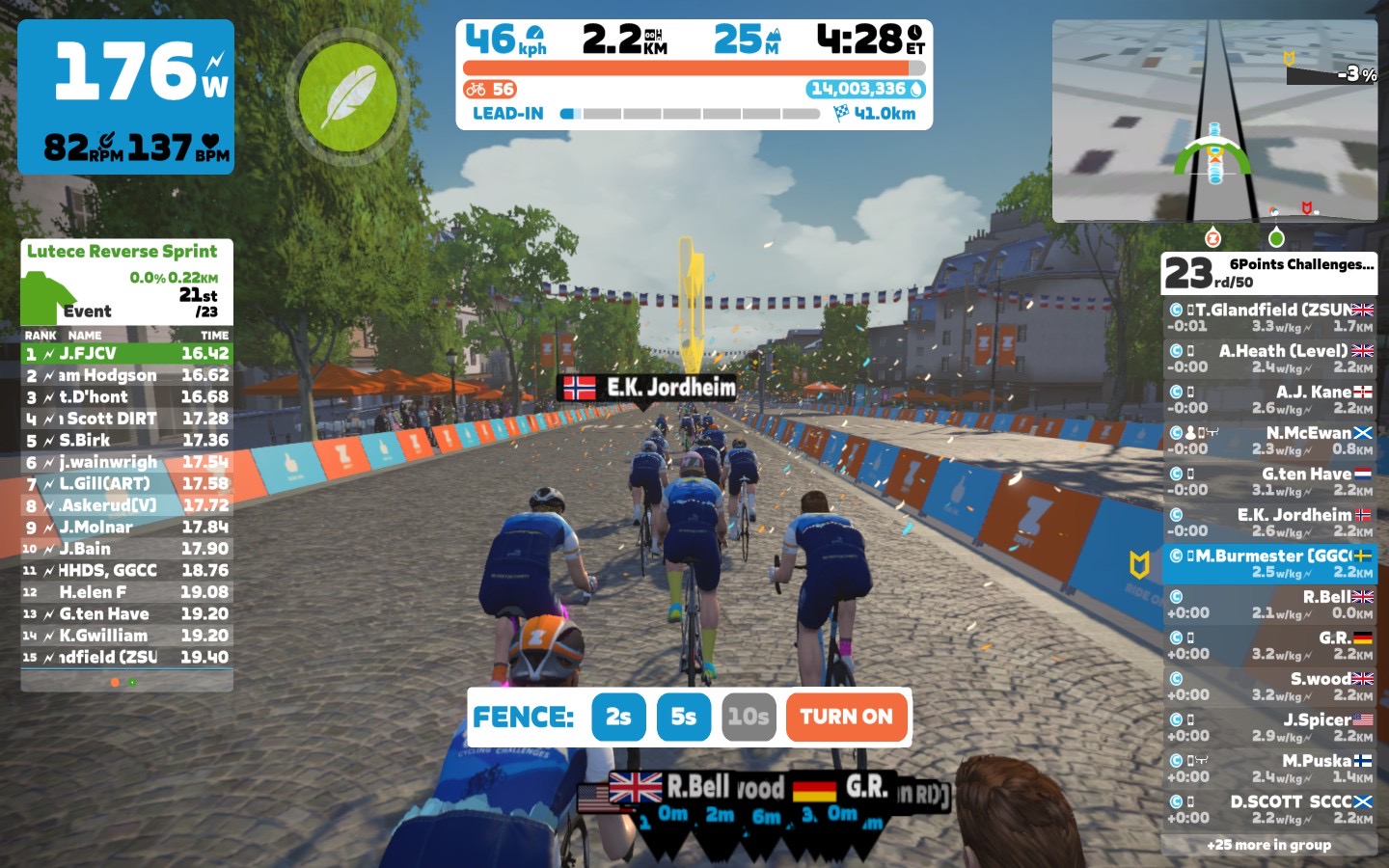
Task: Select rider T.Glandfield in nearby list
Action: tap(1269, 317)
